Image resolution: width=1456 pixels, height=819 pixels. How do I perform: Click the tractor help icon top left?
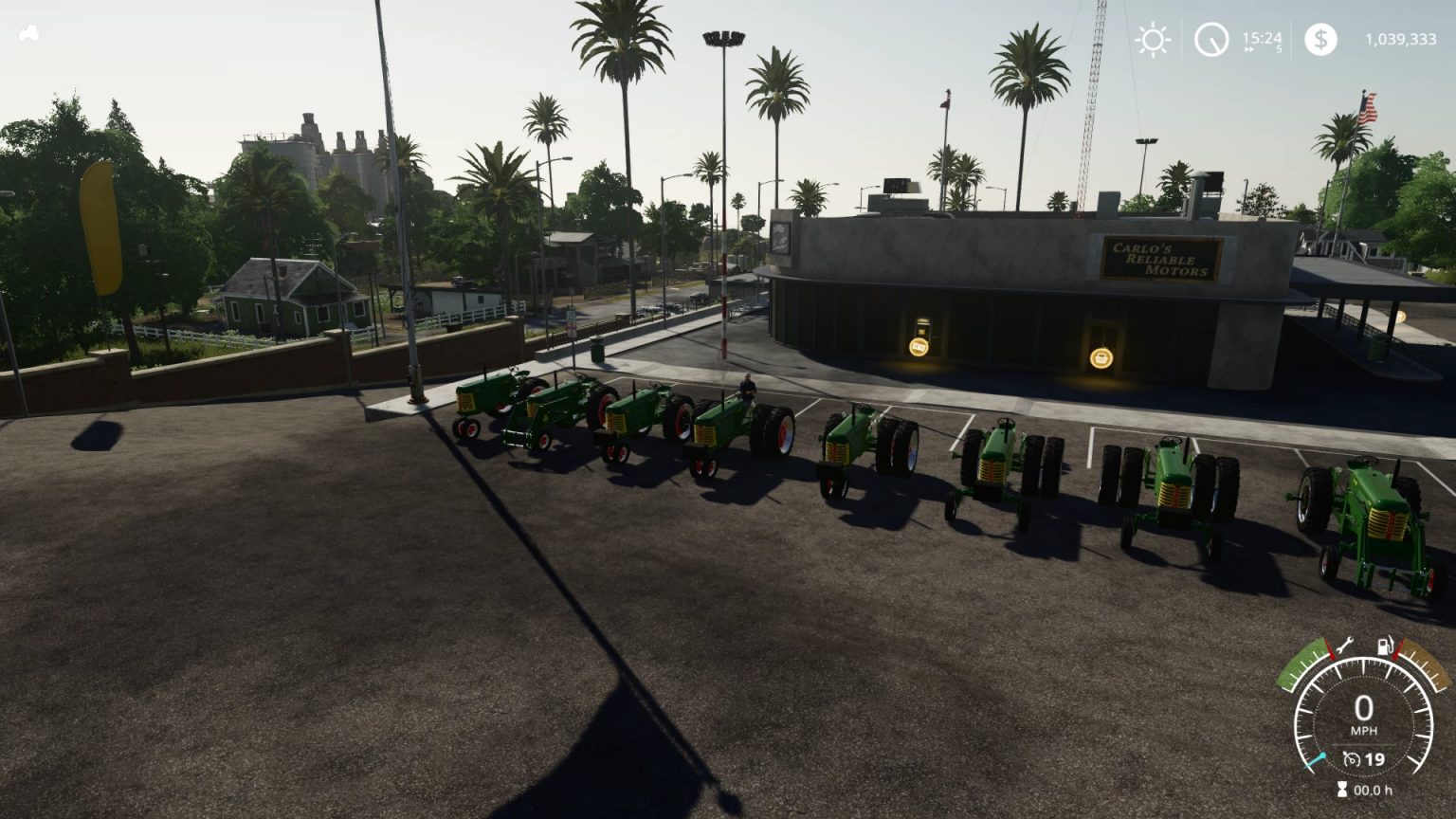coord(31,32)
